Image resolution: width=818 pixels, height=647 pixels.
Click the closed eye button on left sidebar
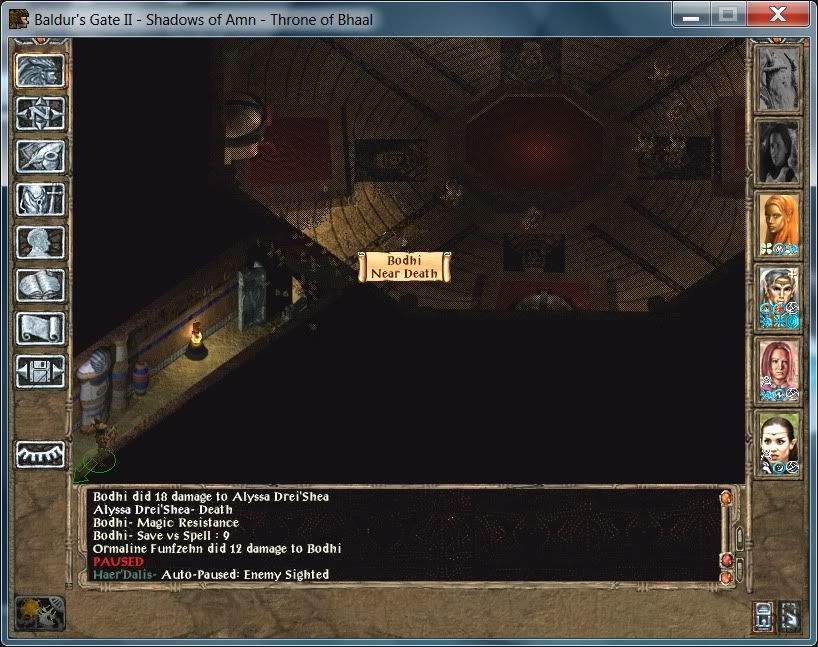41,453
